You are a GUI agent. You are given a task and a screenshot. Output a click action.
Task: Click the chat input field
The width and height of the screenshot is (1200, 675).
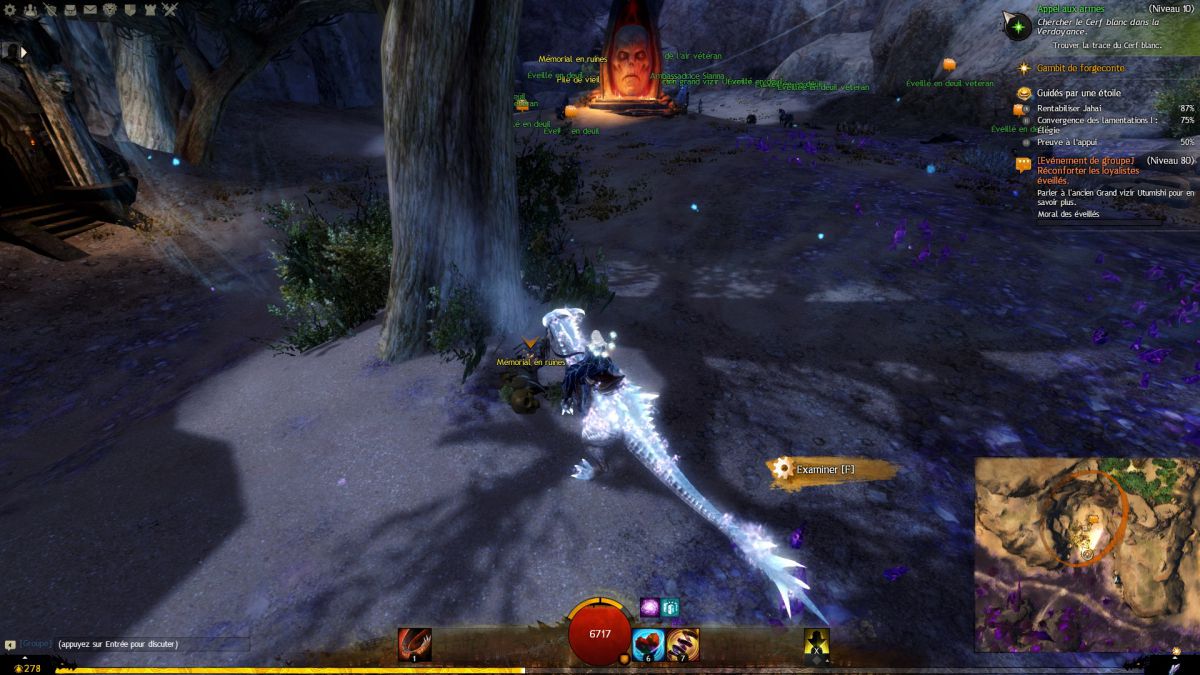click(x=150, y=644)
